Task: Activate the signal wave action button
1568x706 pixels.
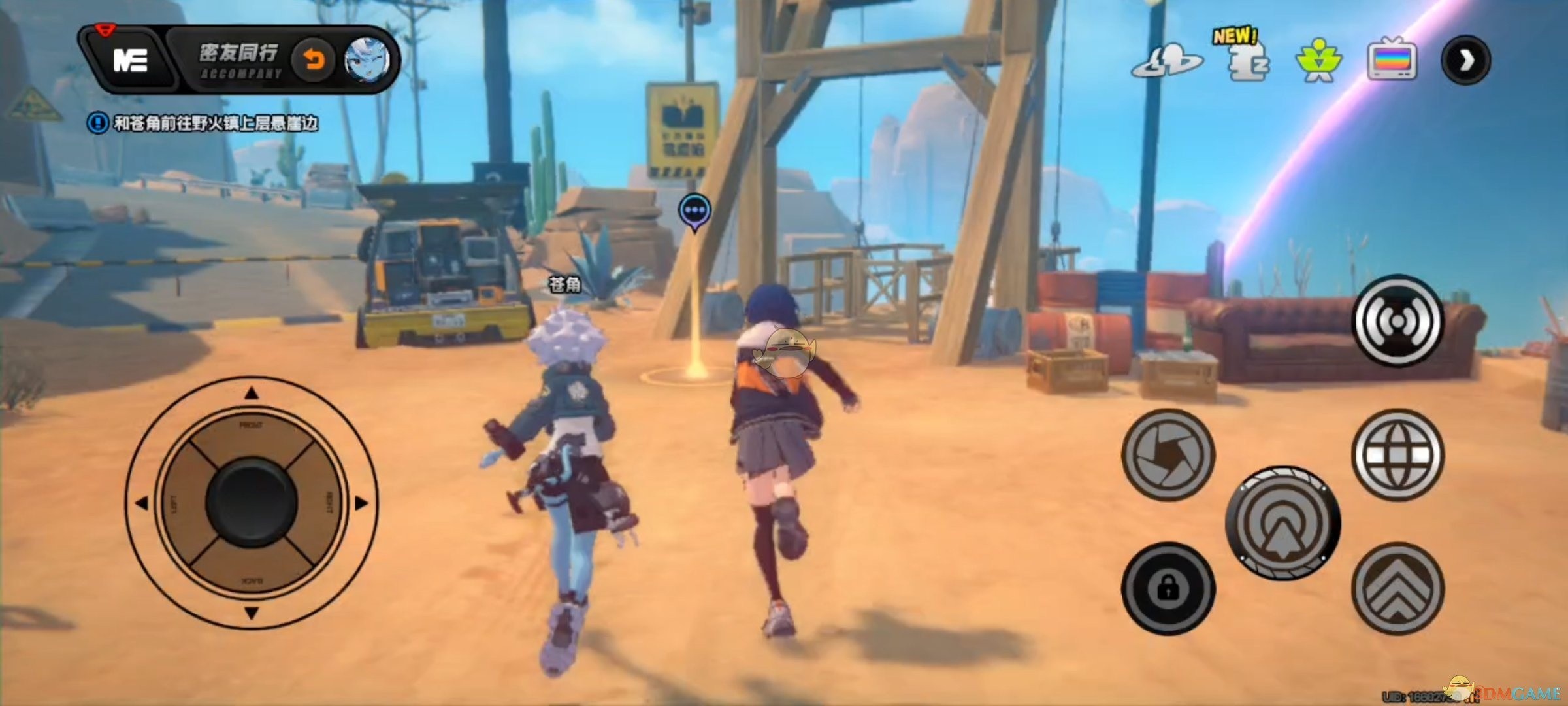Action: click(x=1397, y=320)
